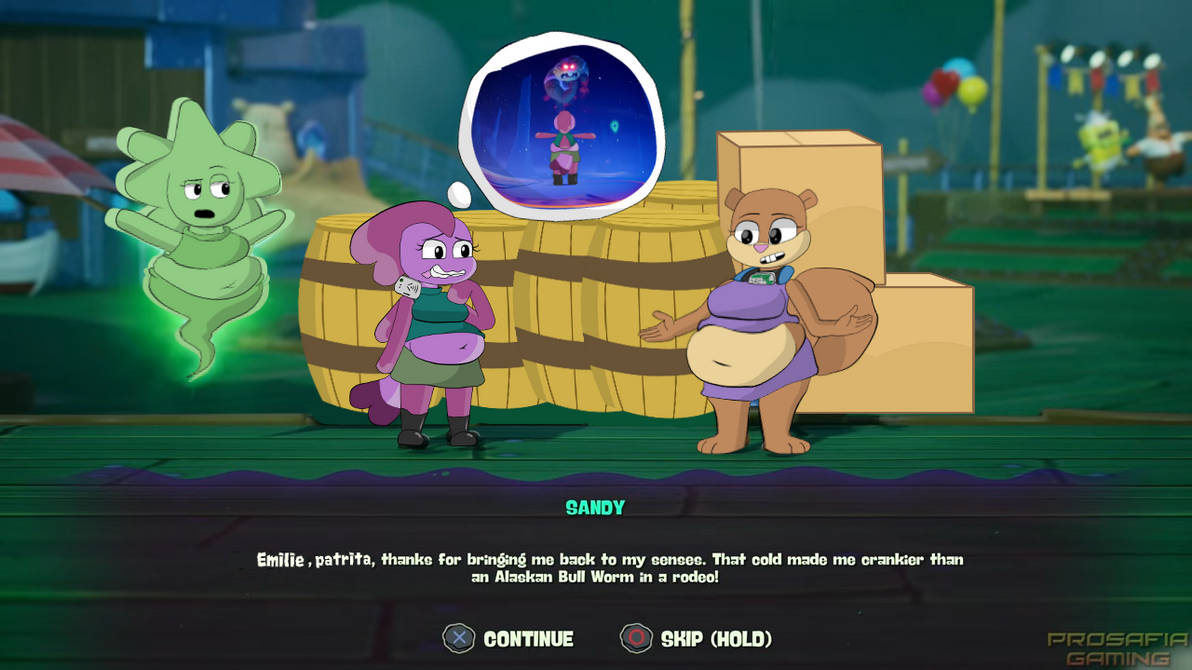Screen dimensions: 1192x670
Task: Continue the dialogue with Sandy
Action: click(509, 639)
